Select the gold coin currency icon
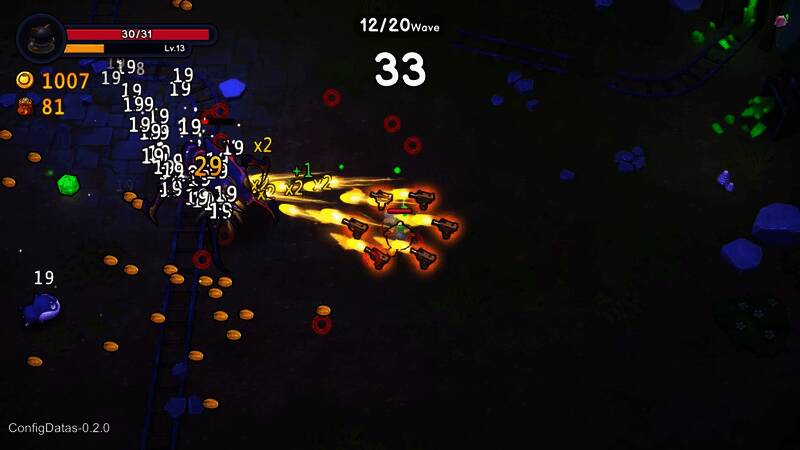Screen dimensions: 800x450 (x=25, y=80)
